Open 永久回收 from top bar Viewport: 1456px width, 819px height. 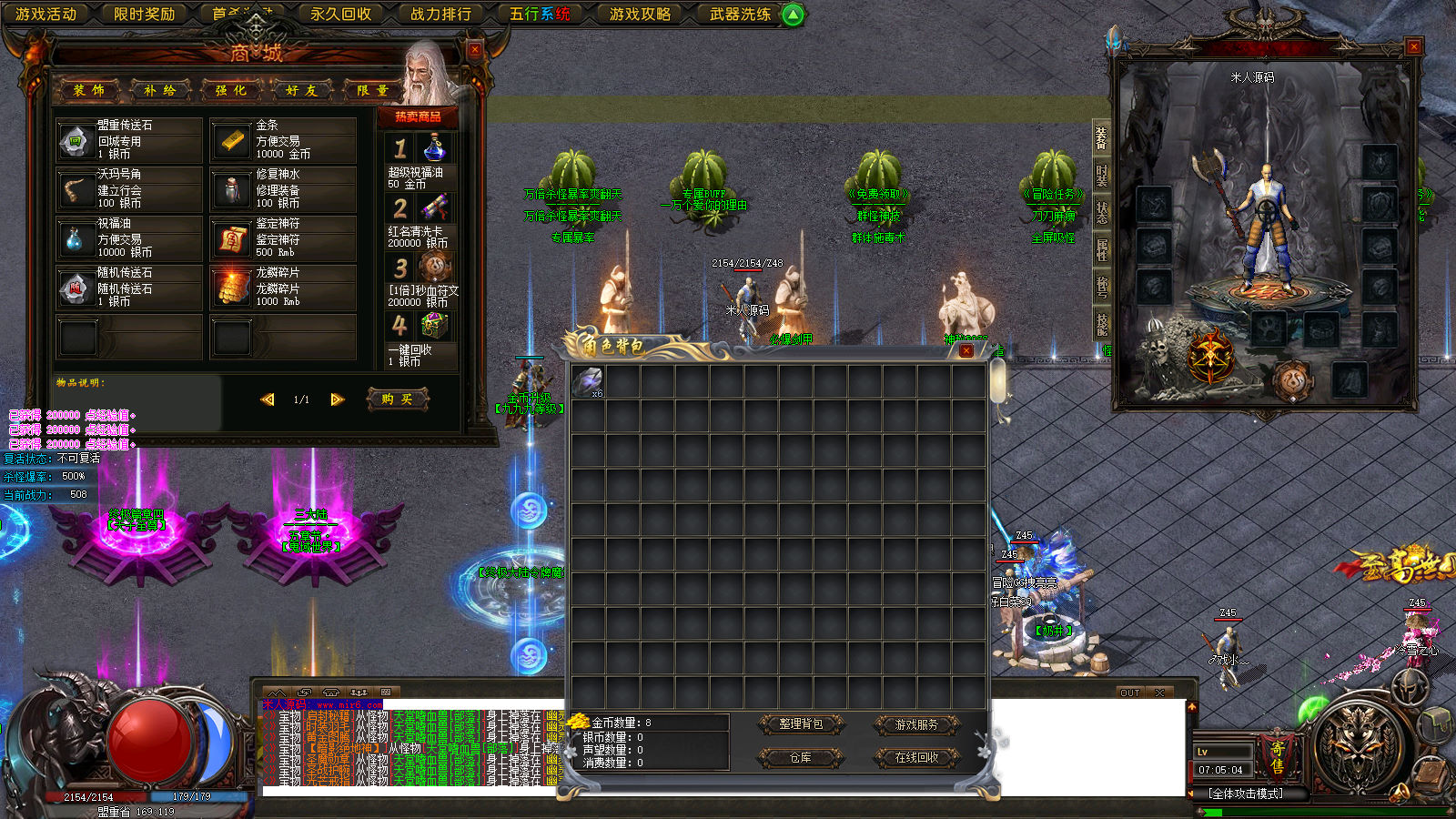(340, 14)
